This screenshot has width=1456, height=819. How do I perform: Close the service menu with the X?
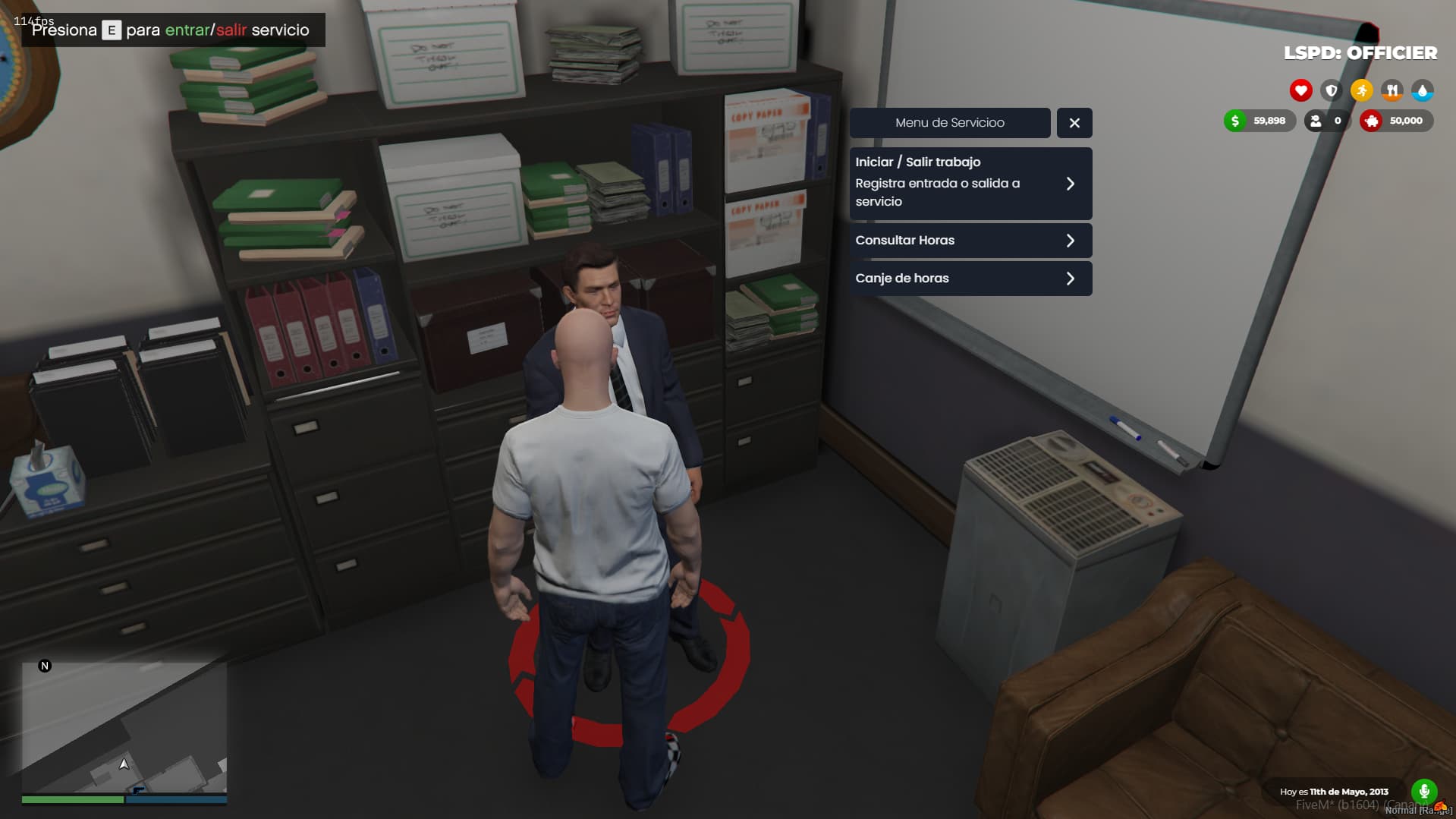1074,122
